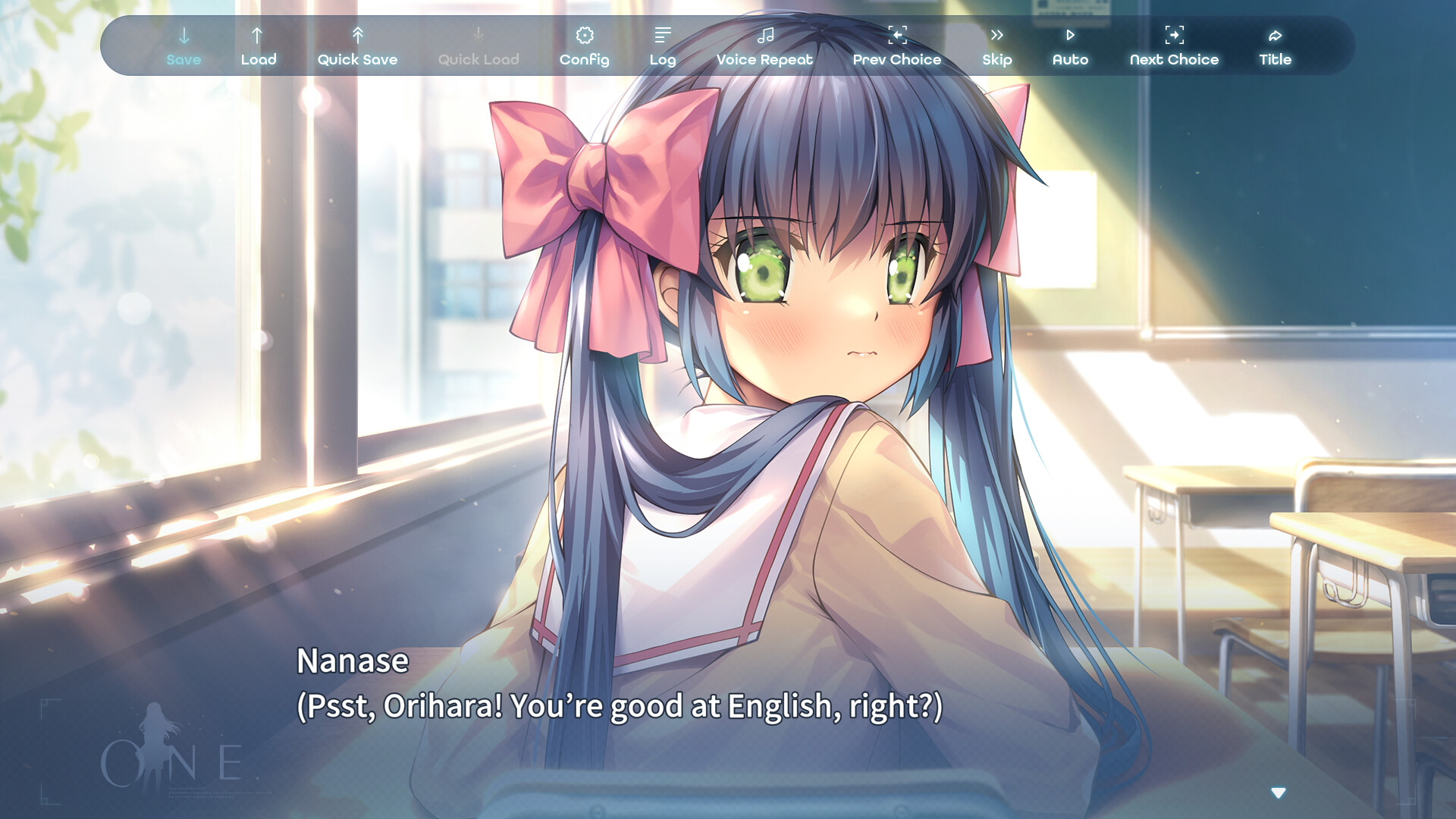Click Nanase's dialogue text to continue

[620, 705]
